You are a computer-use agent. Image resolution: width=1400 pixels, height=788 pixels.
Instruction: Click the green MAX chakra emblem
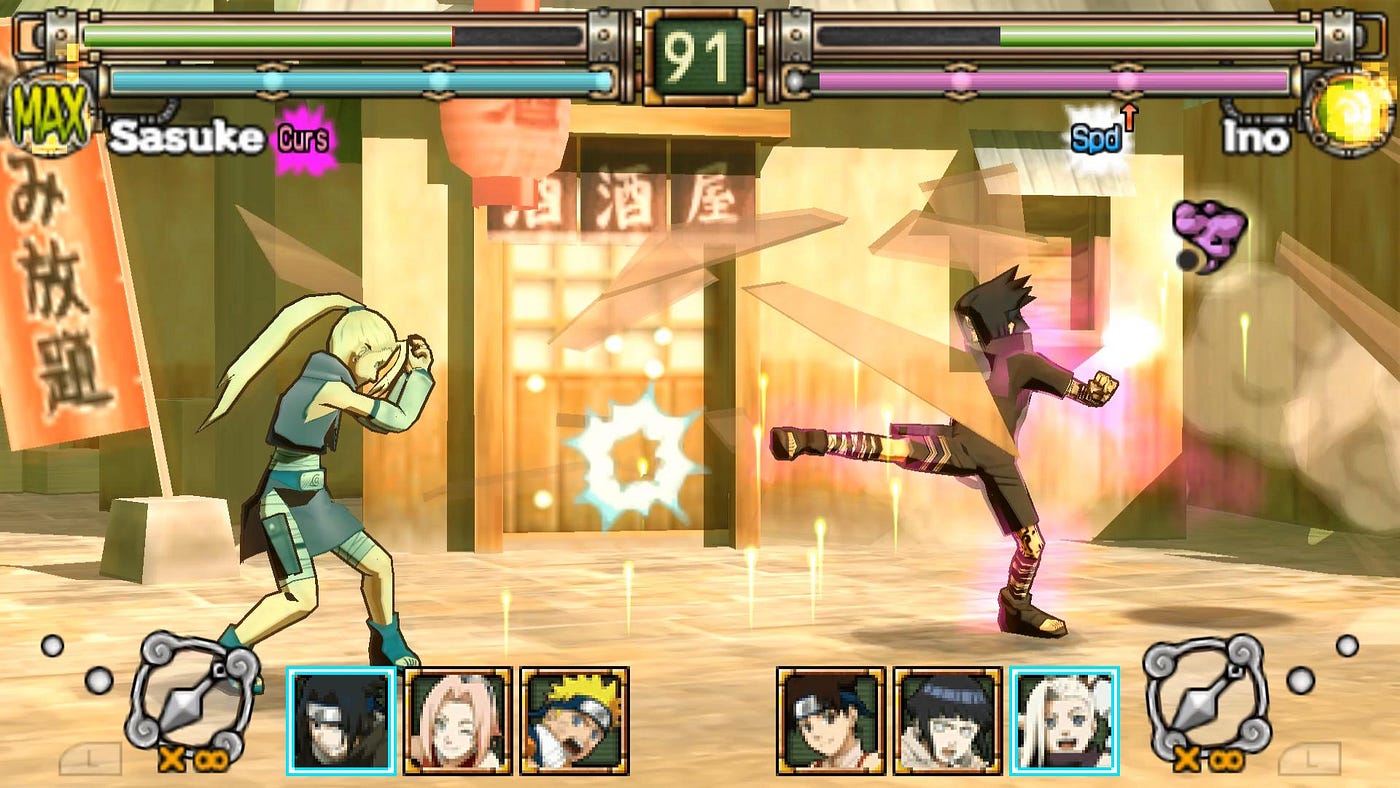[x=50, y=111]
